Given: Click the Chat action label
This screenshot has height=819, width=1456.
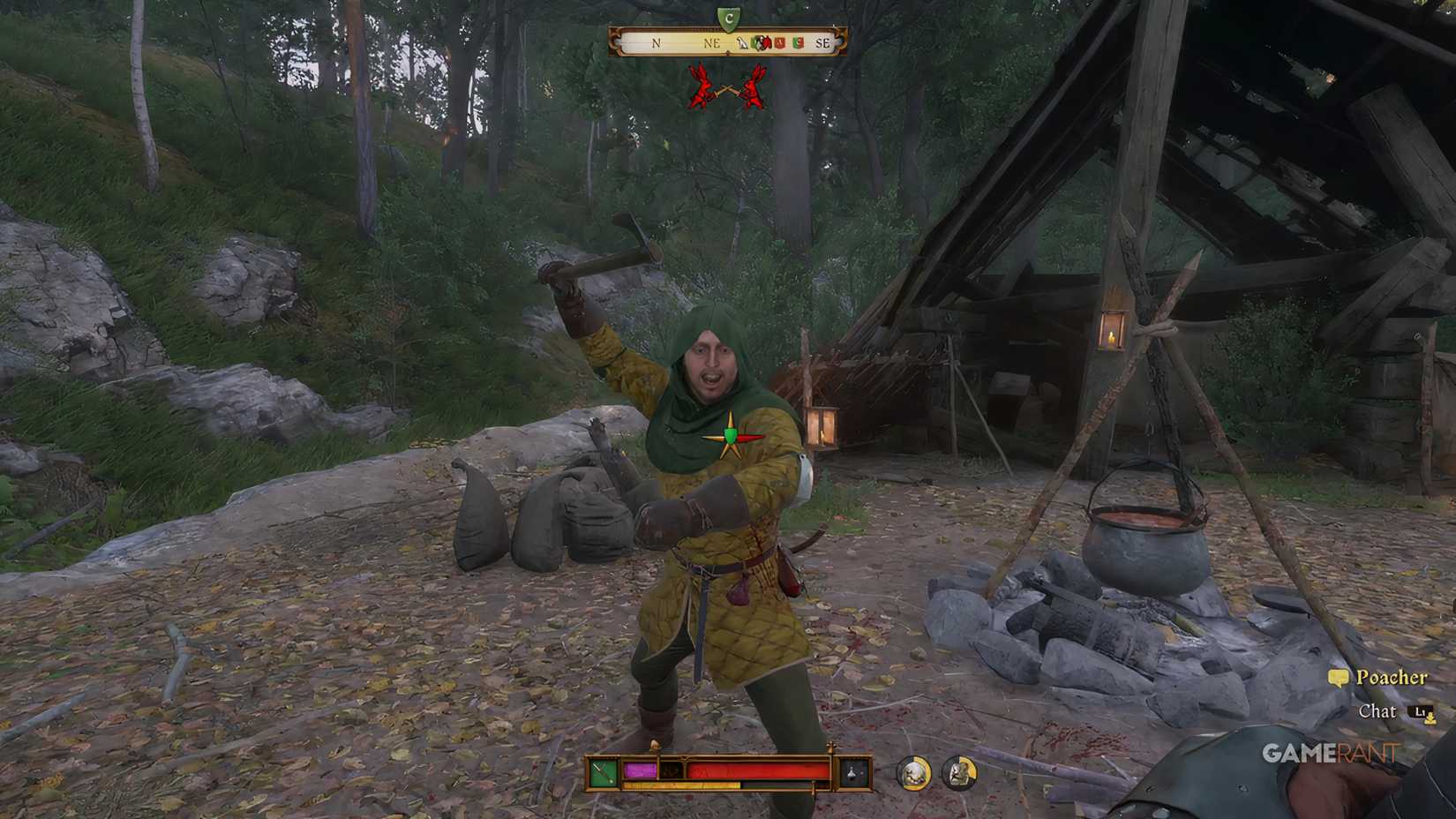Looking at the screenshot, I should pos(1379,711).
